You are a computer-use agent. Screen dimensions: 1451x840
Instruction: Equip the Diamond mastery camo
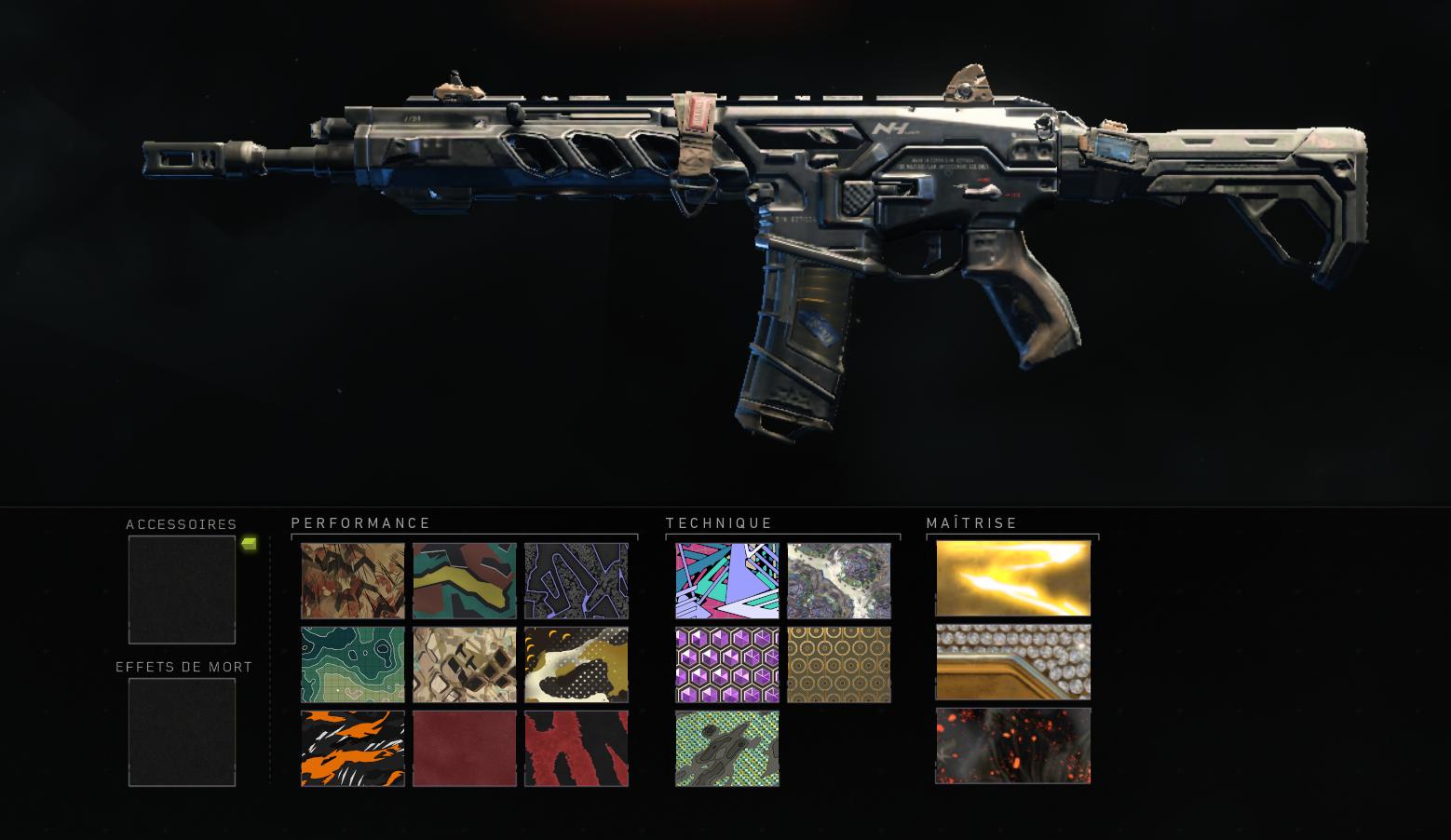click(1013, 662)
